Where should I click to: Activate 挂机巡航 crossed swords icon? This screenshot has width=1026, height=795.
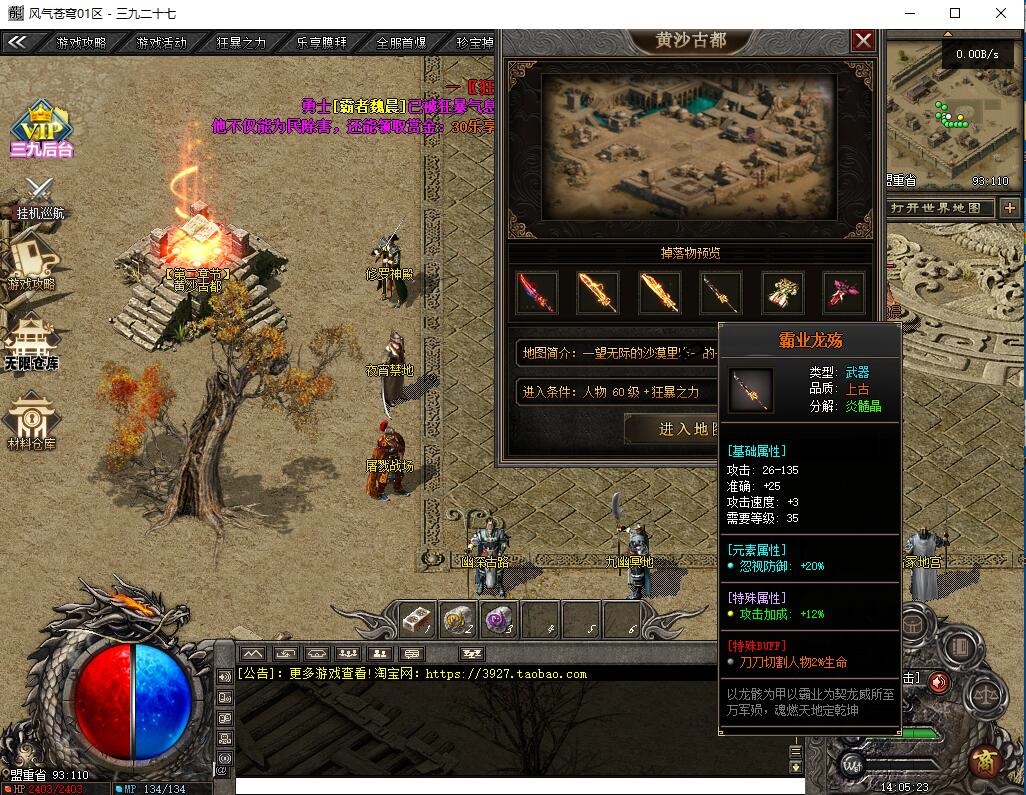[x=39, y=195]
